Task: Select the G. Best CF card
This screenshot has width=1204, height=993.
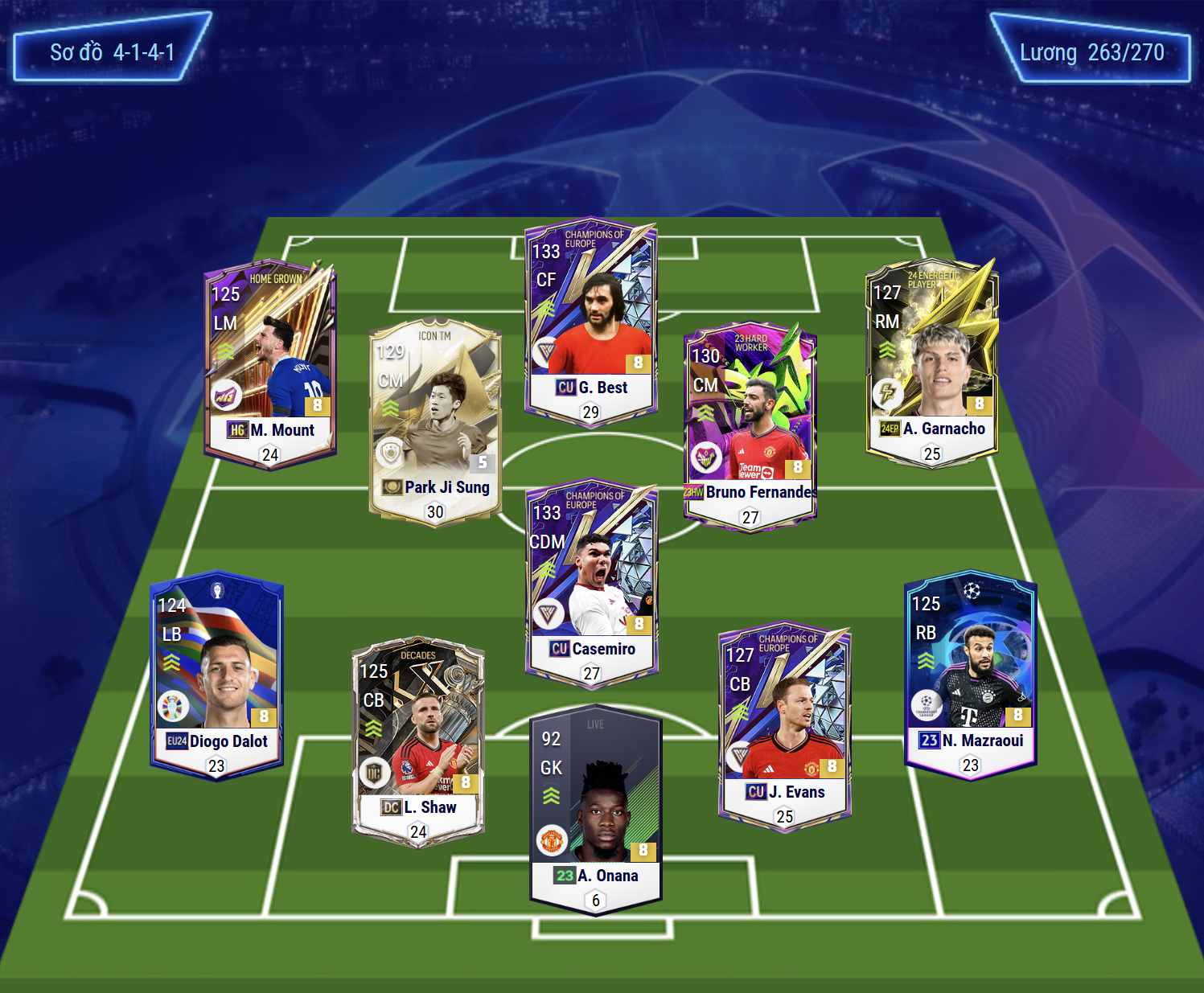Action: 591,322
